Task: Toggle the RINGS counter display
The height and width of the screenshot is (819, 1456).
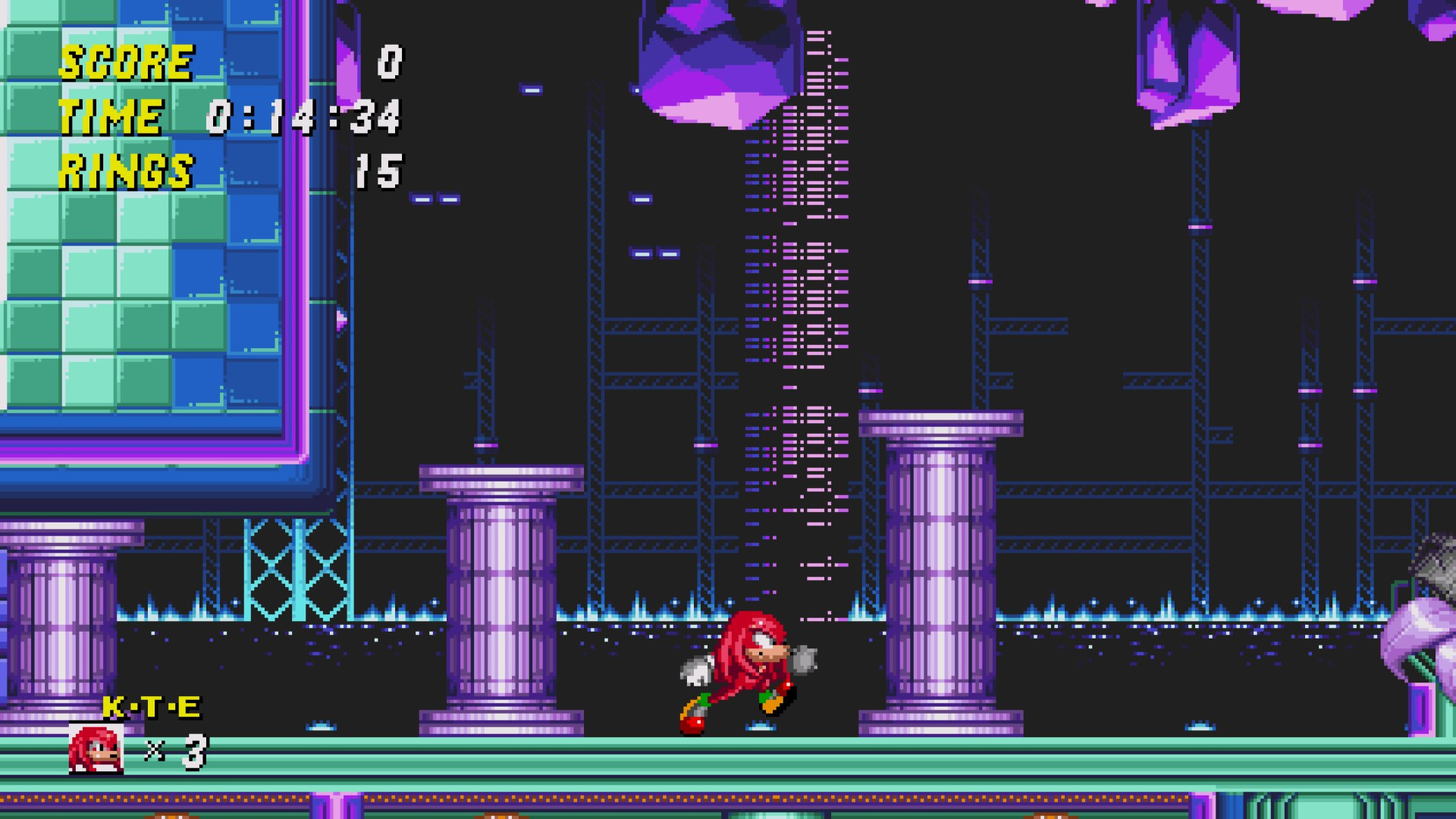Action: [x=127, y=169]
